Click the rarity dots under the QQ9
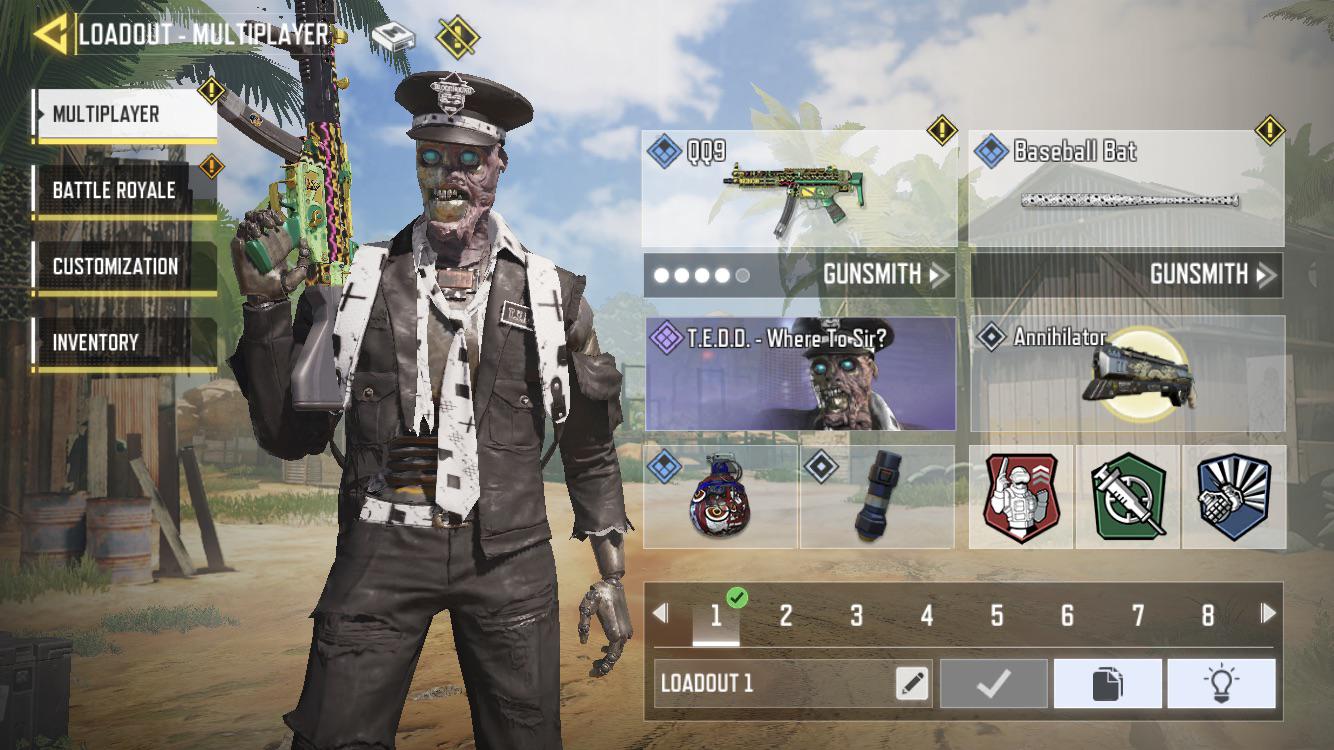The height and width of the screenshot is (750, 1334). pos(698,274)
